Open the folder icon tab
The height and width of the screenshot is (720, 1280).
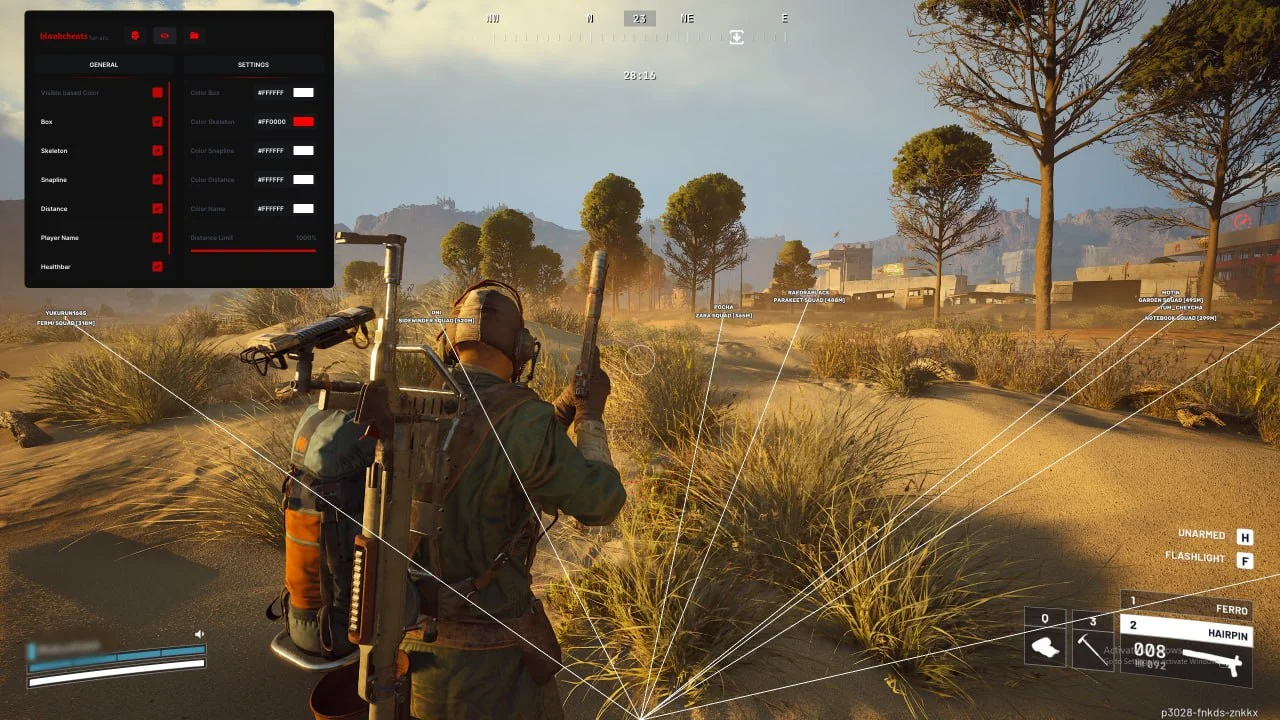[x=194, y=36]
